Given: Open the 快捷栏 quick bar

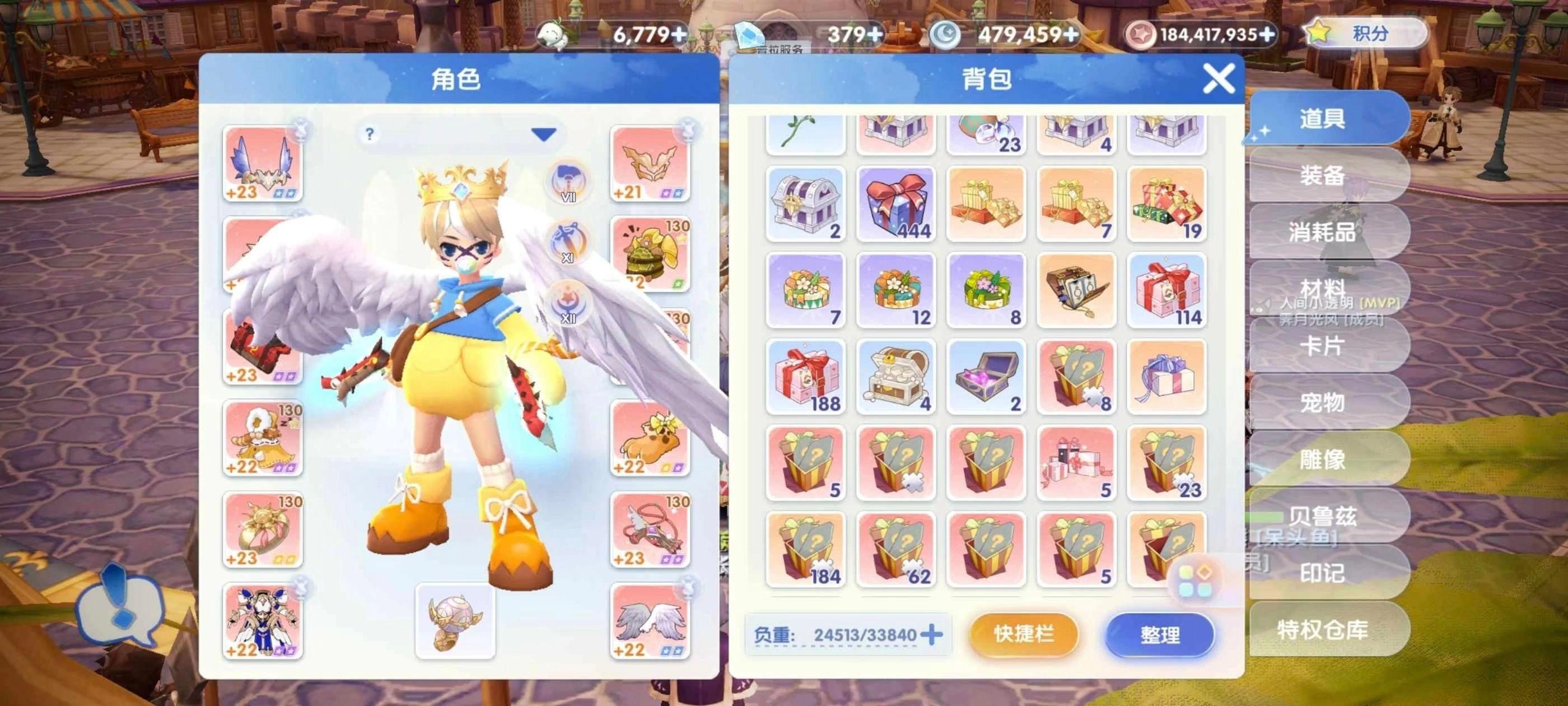Looking at the screenshot, I should pos(1024,635).
